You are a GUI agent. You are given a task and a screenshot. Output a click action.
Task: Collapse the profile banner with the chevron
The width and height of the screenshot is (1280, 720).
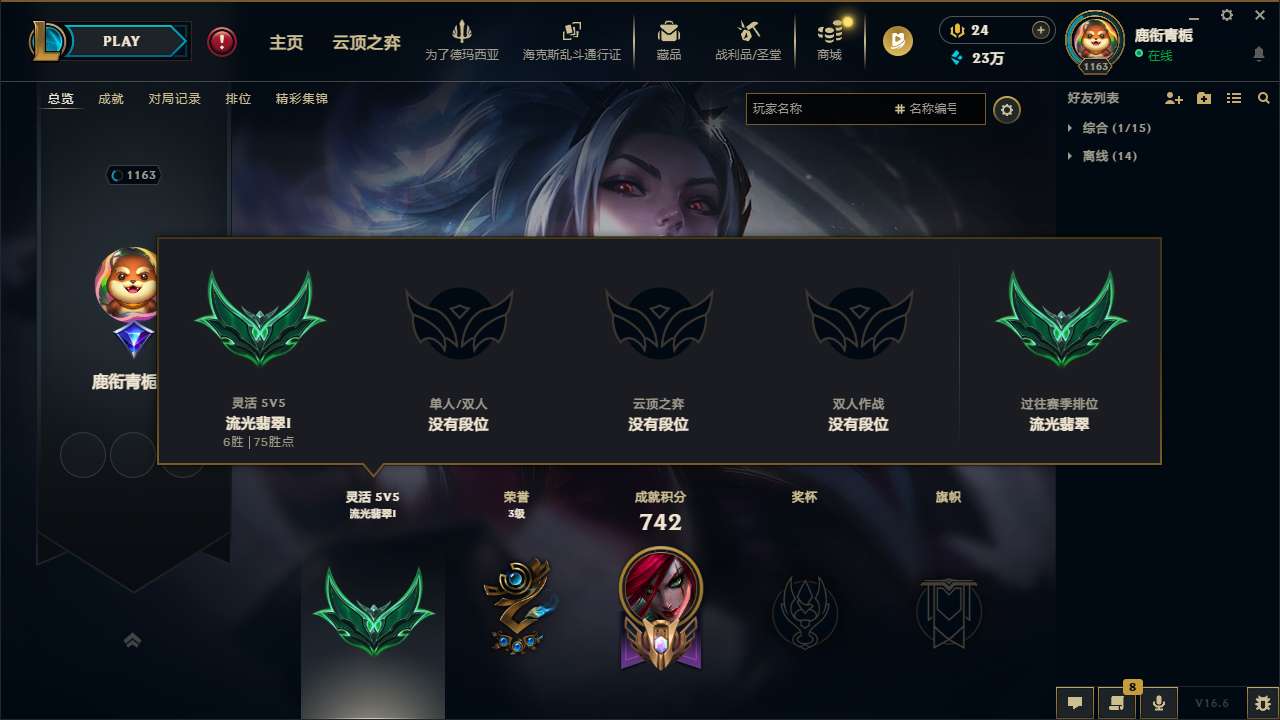pos(133,640)
